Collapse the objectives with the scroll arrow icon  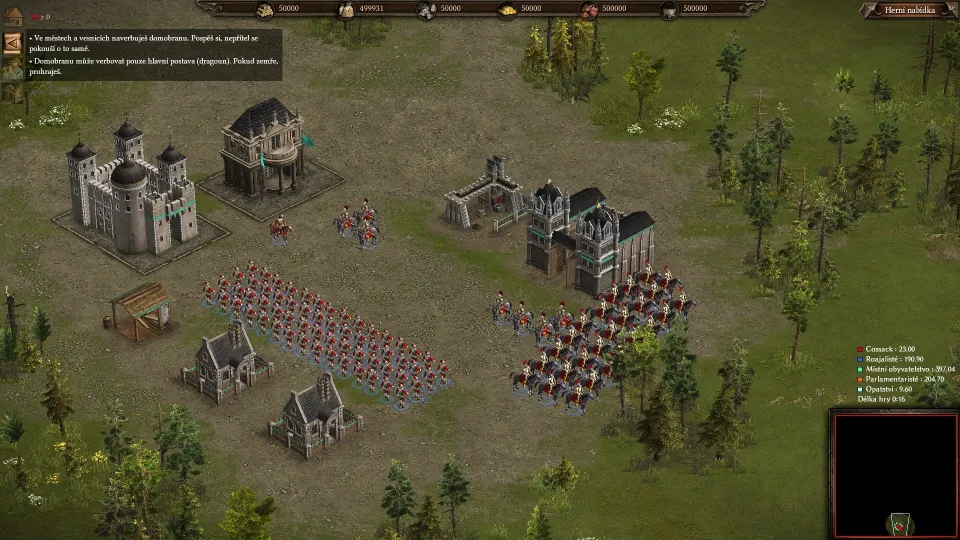(13, 43)
